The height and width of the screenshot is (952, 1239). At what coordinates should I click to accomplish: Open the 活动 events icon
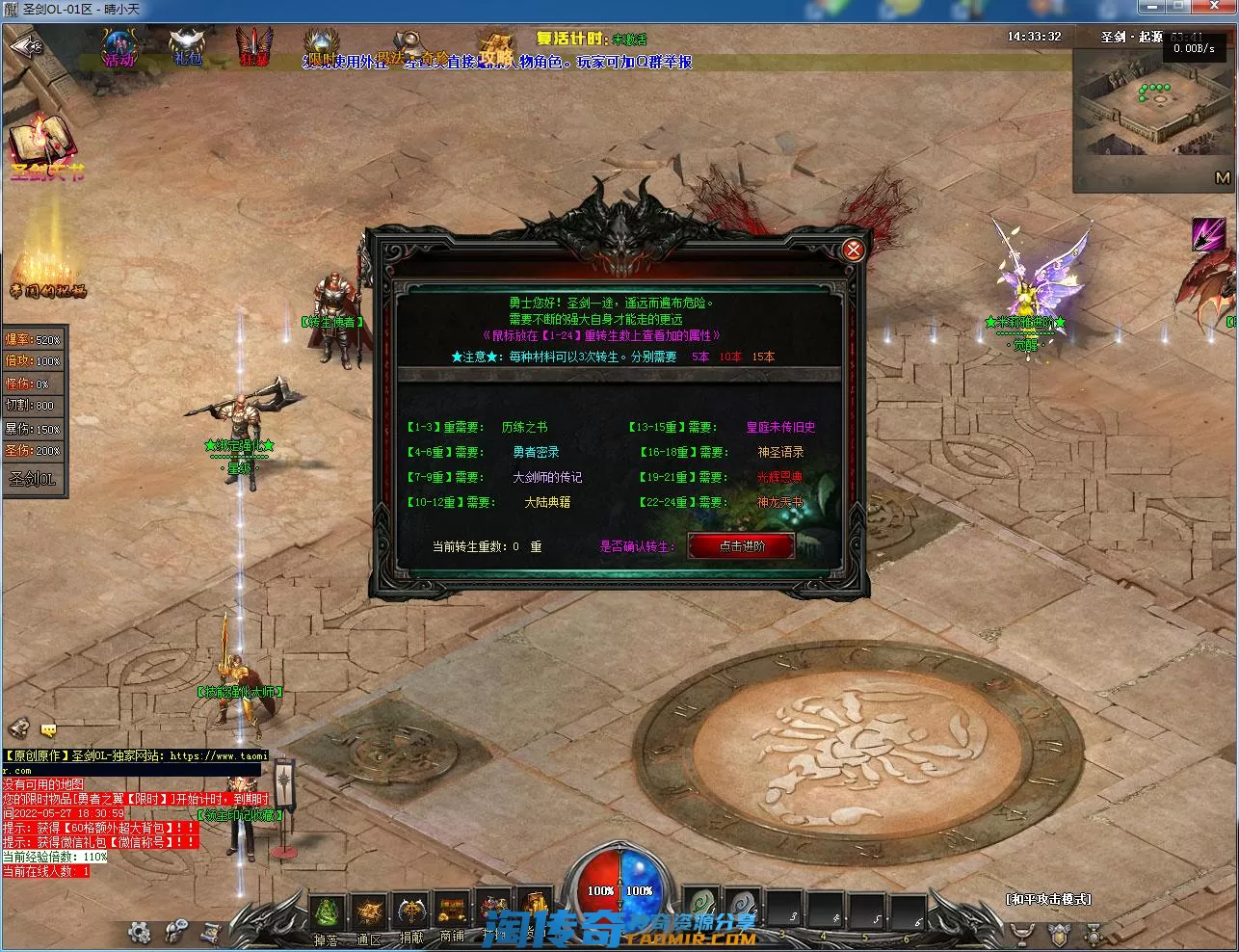(x=119, y=48)
